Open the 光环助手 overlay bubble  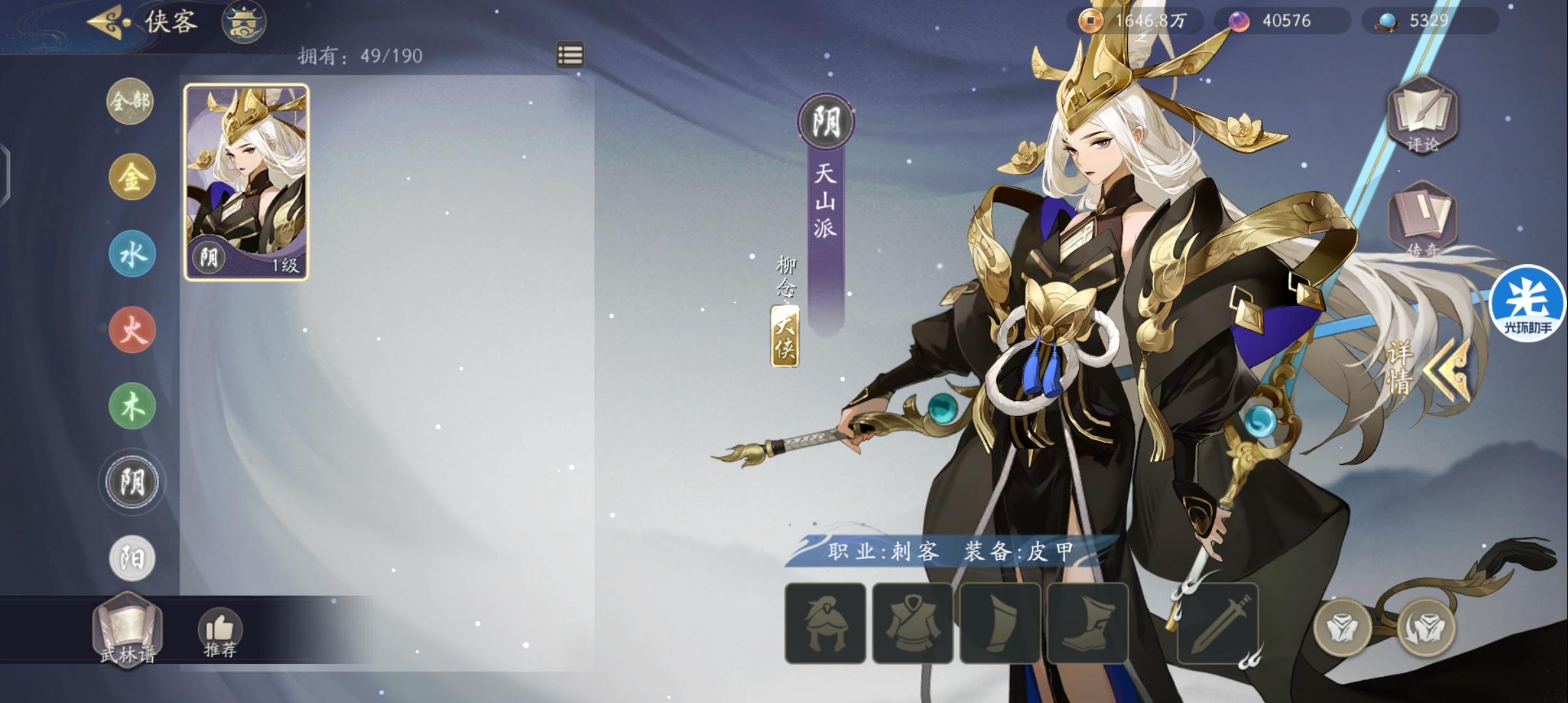point(1527,304)
